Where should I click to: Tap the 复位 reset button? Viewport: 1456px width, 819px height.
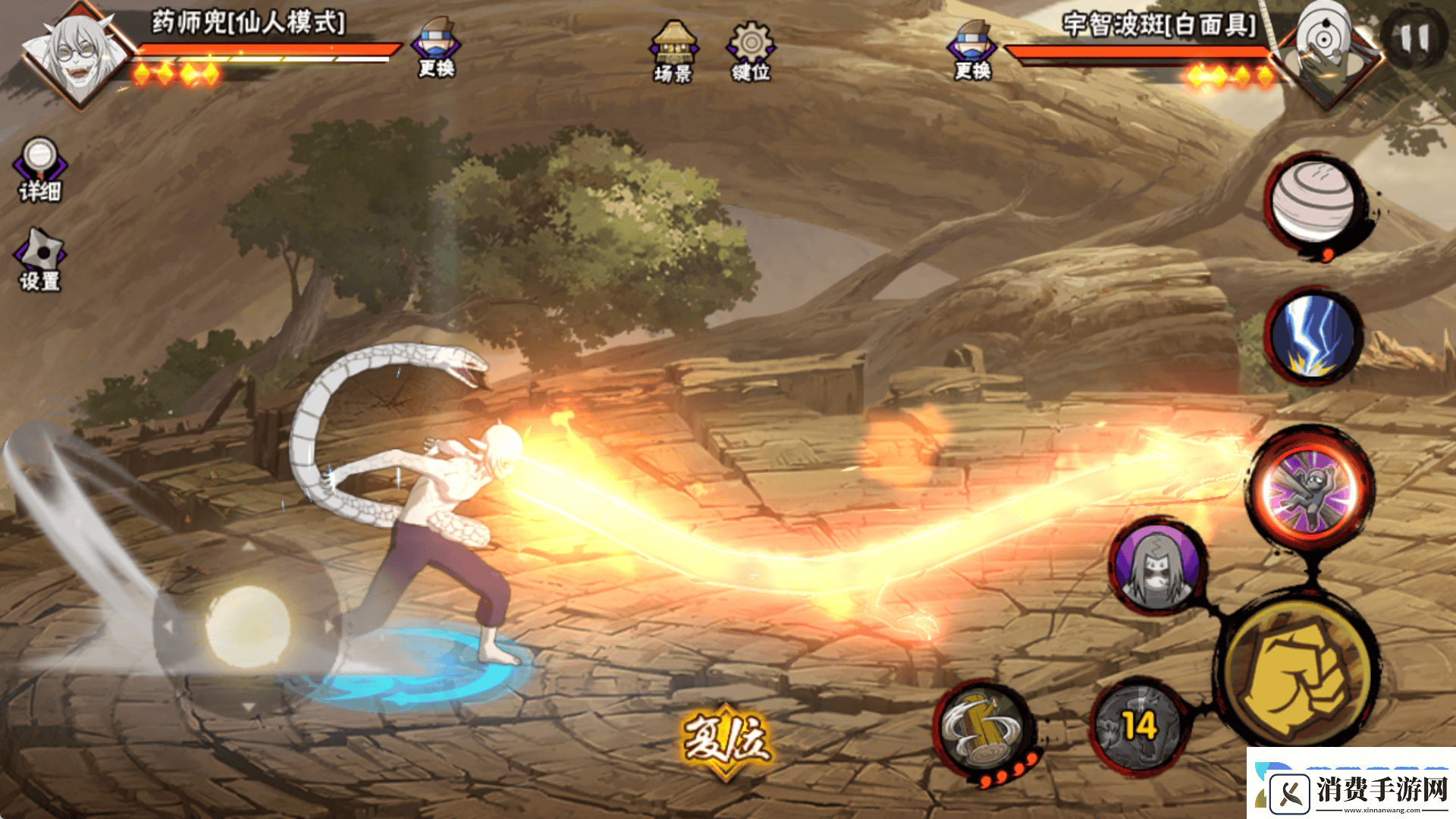(726, 739)
